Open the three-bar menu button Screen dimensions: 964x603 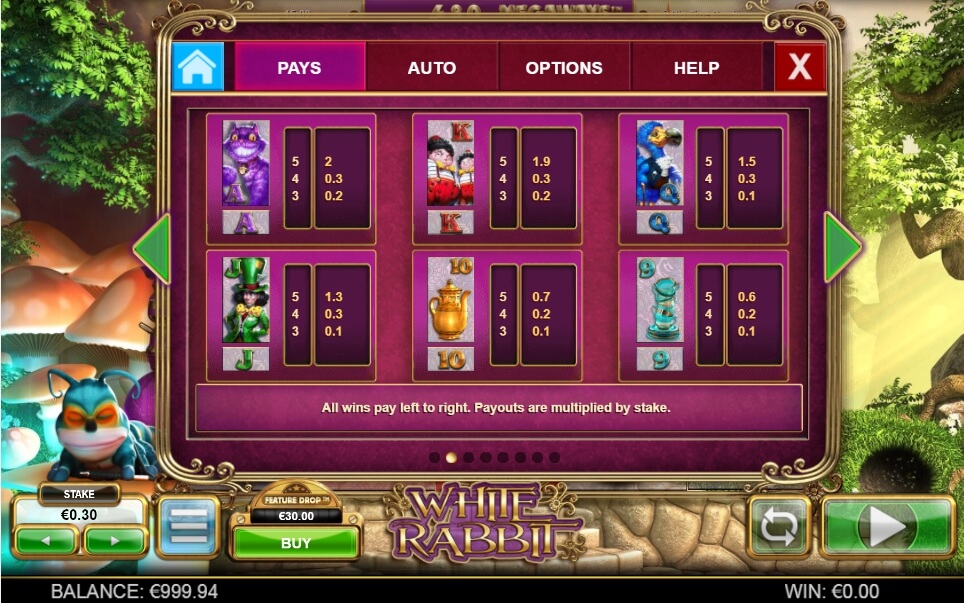(x=188, y=526)
